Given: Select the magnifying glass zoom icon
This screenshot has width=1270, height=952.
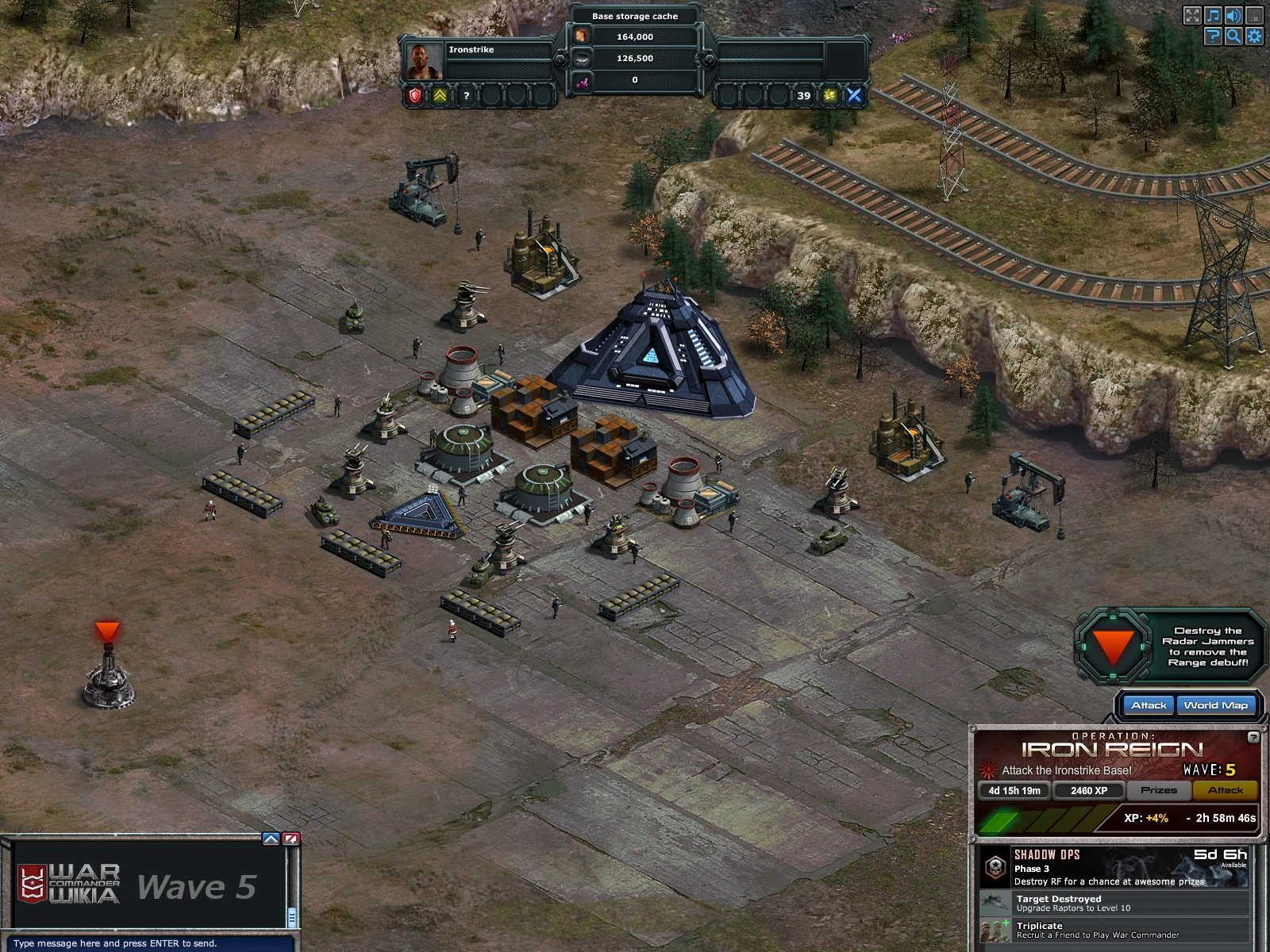Looking at the screenshot, I should (1233, 36).
